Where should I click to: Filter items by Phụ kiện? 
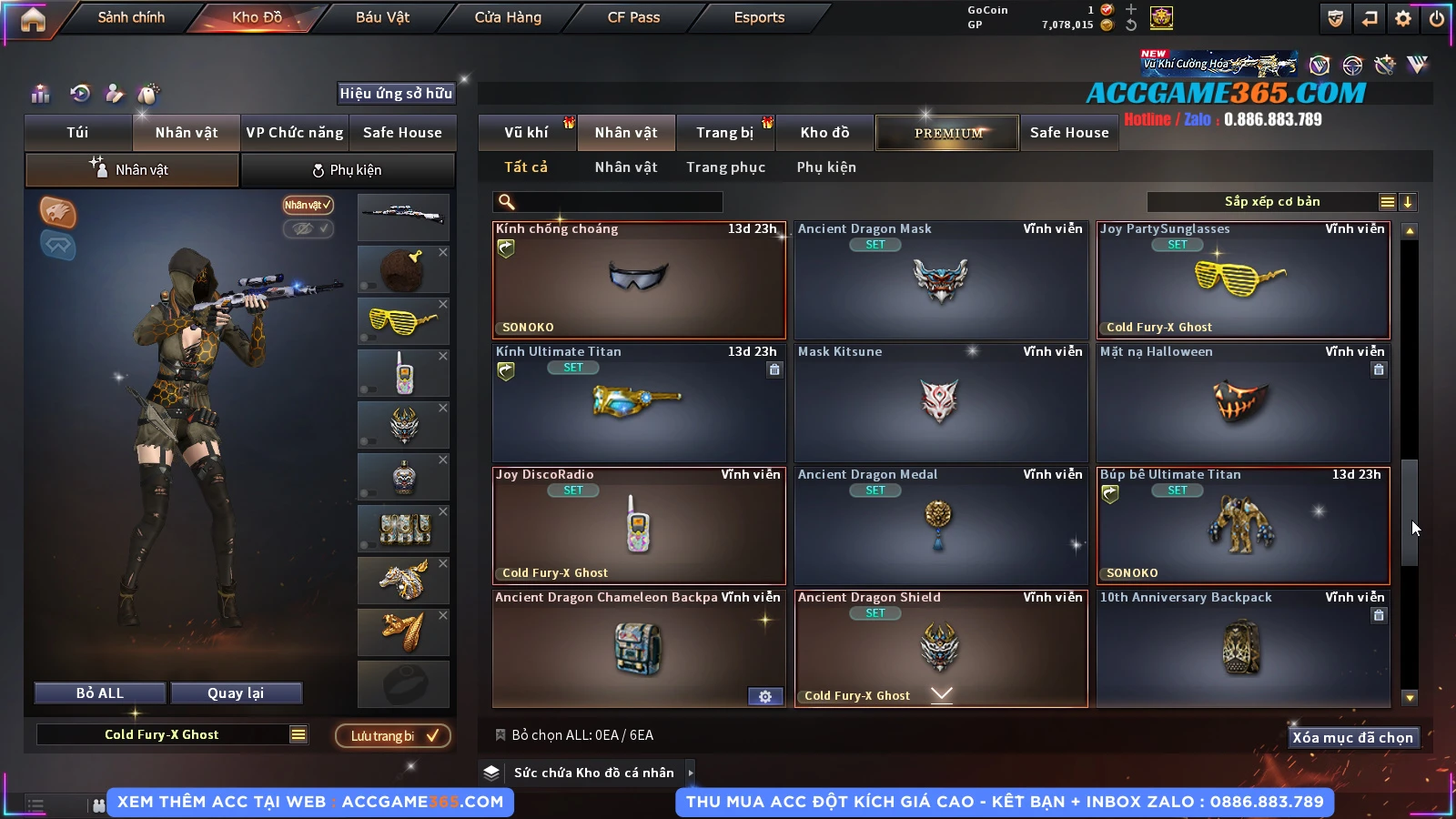pos(826,167)
